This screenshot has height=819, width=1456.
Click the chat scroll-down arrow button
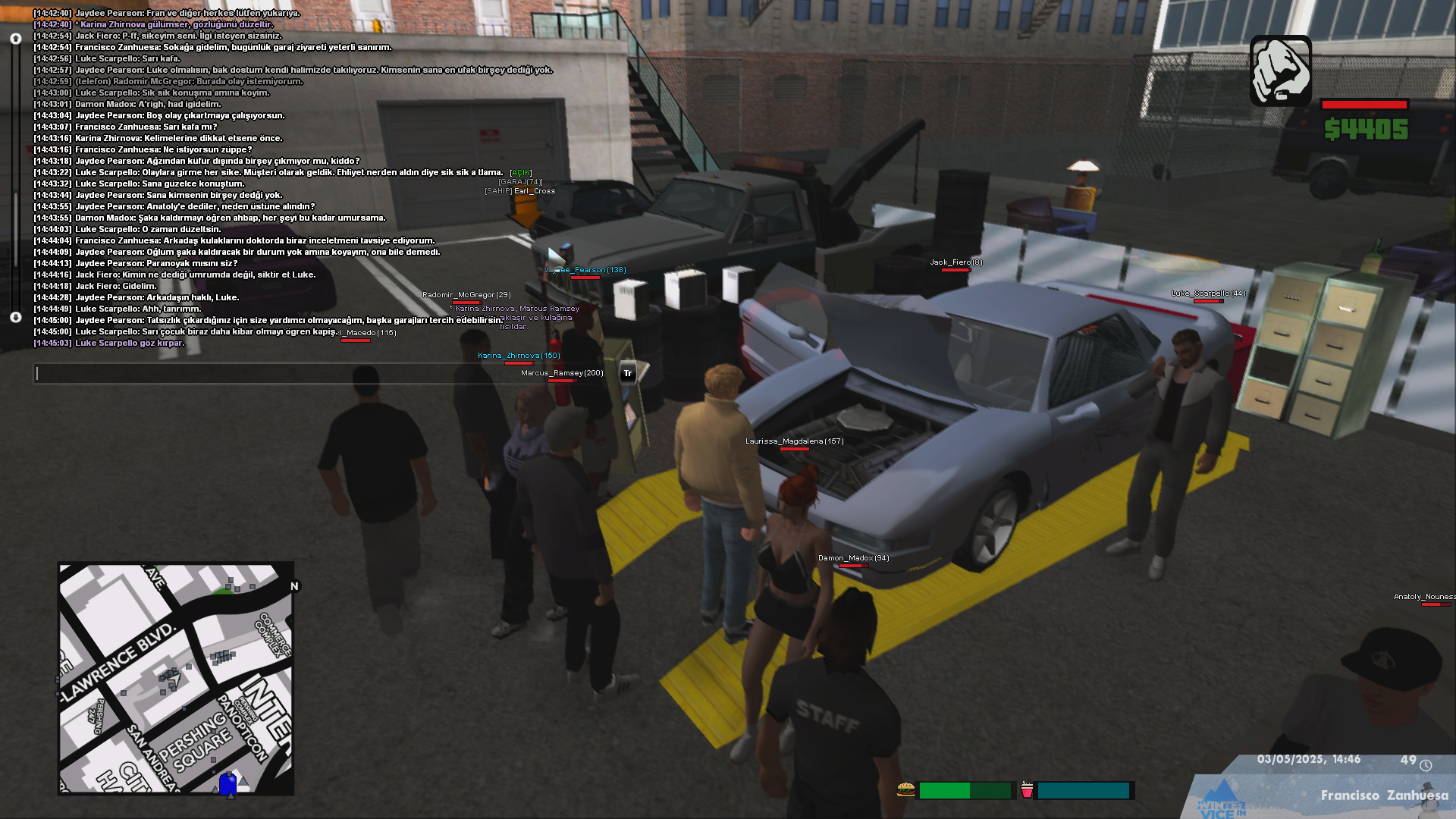[x=16, y=317]
